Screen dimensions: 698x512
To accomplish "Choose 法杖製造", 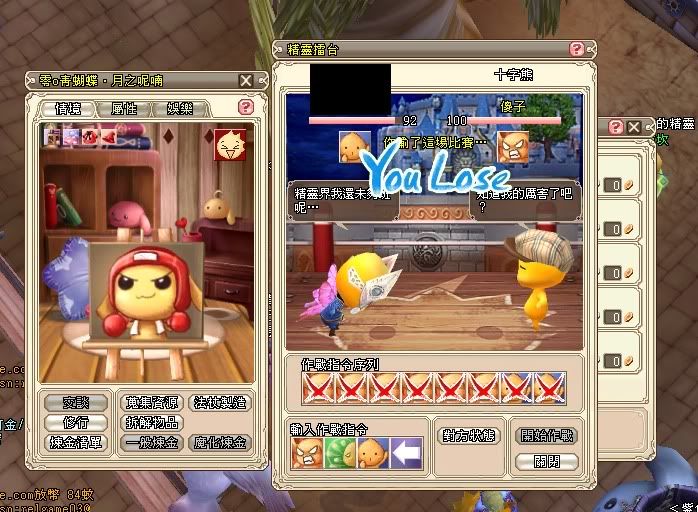I will pos(218,402).
